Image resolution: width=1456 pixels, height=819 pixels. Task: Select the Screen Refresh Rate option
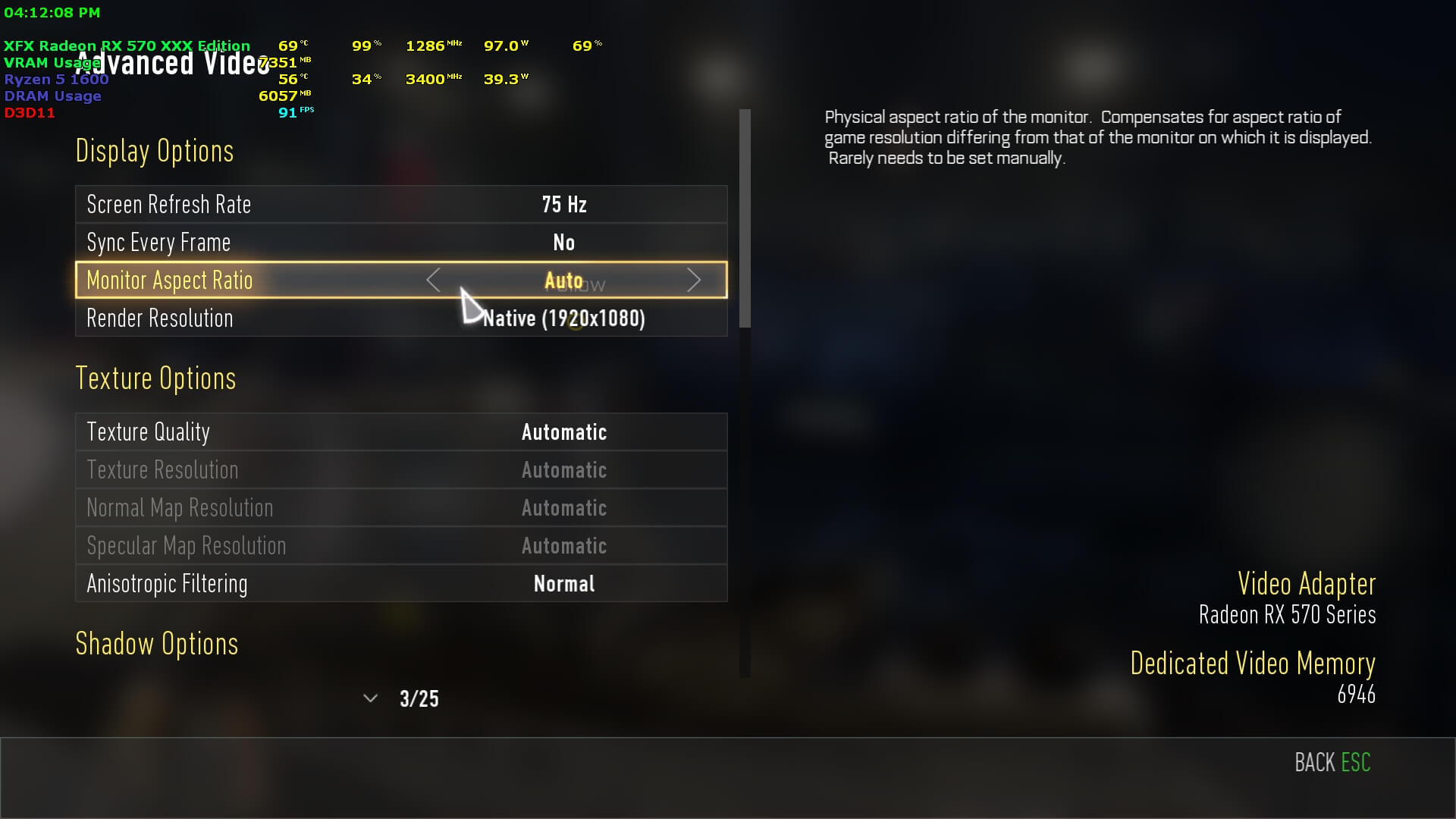[400, 205]
